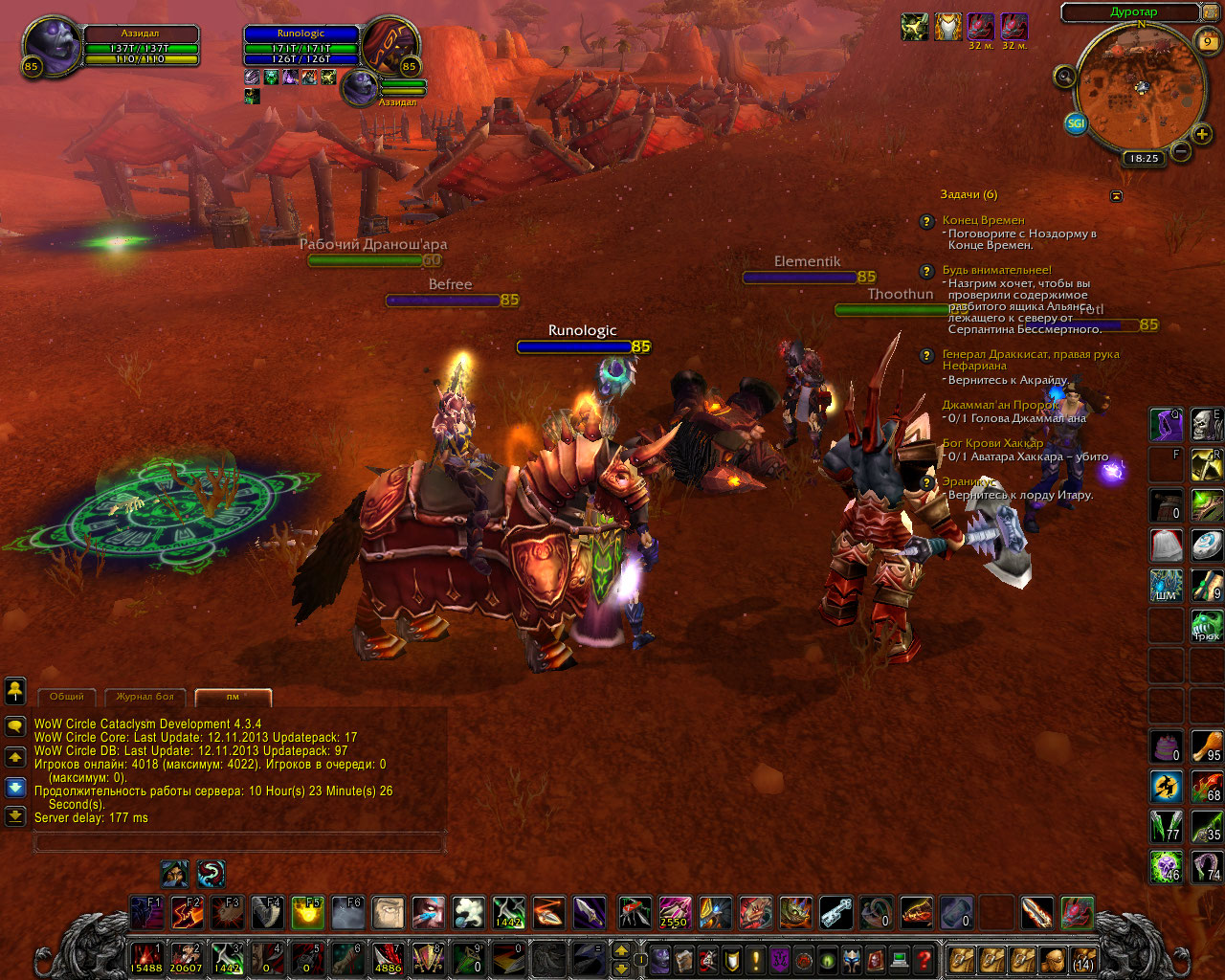The width and height of the screenshot is (1225, 980).
Task: Open the Журнал боя combat log tab
Action: click(x=145, y=697)
